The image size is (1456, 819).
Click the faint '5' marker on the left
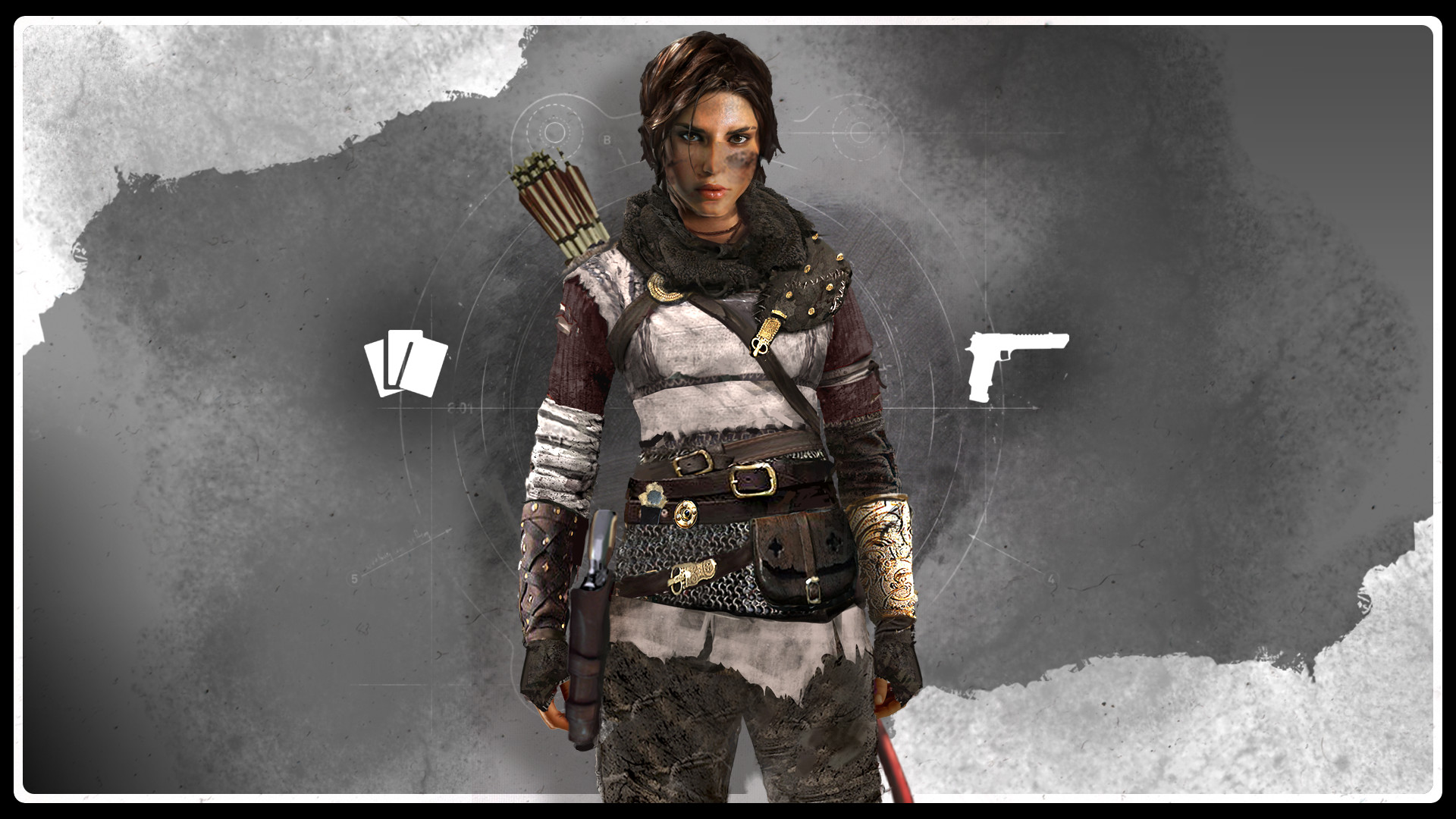click(x=354, y=578)
